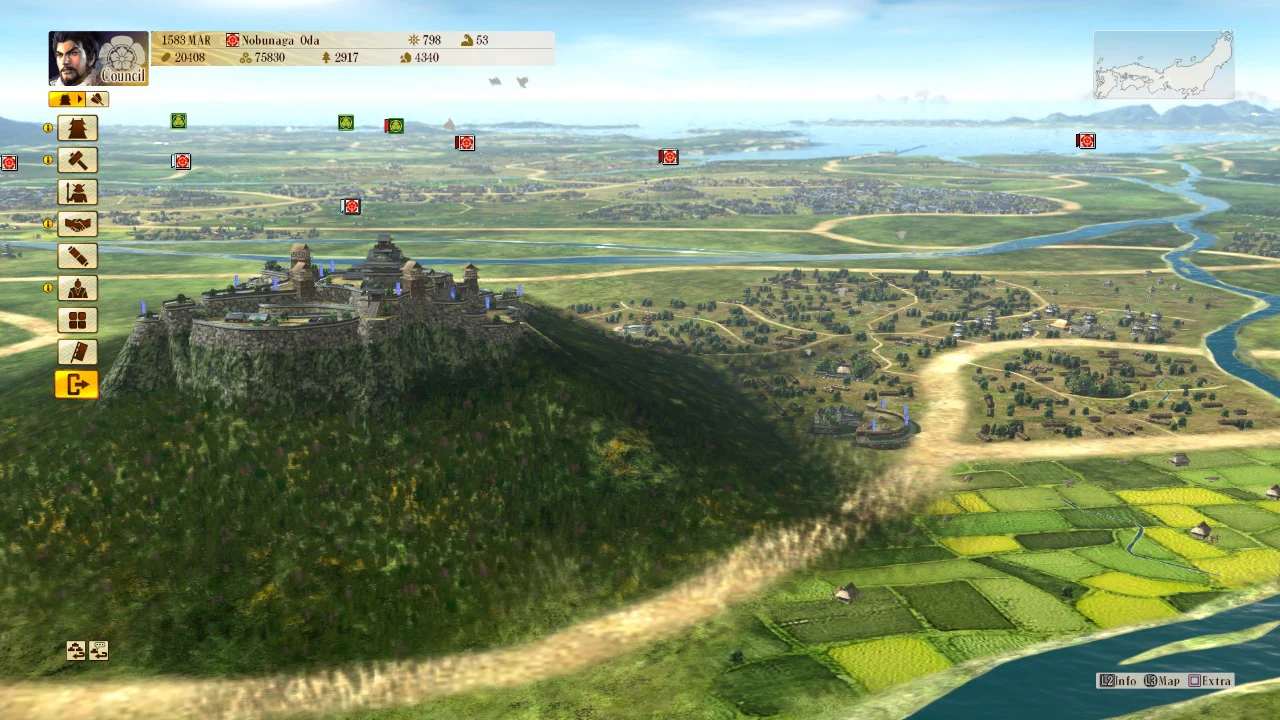Select the scroll Scheme command icon
1280x720 pixels.
[77, 256]
